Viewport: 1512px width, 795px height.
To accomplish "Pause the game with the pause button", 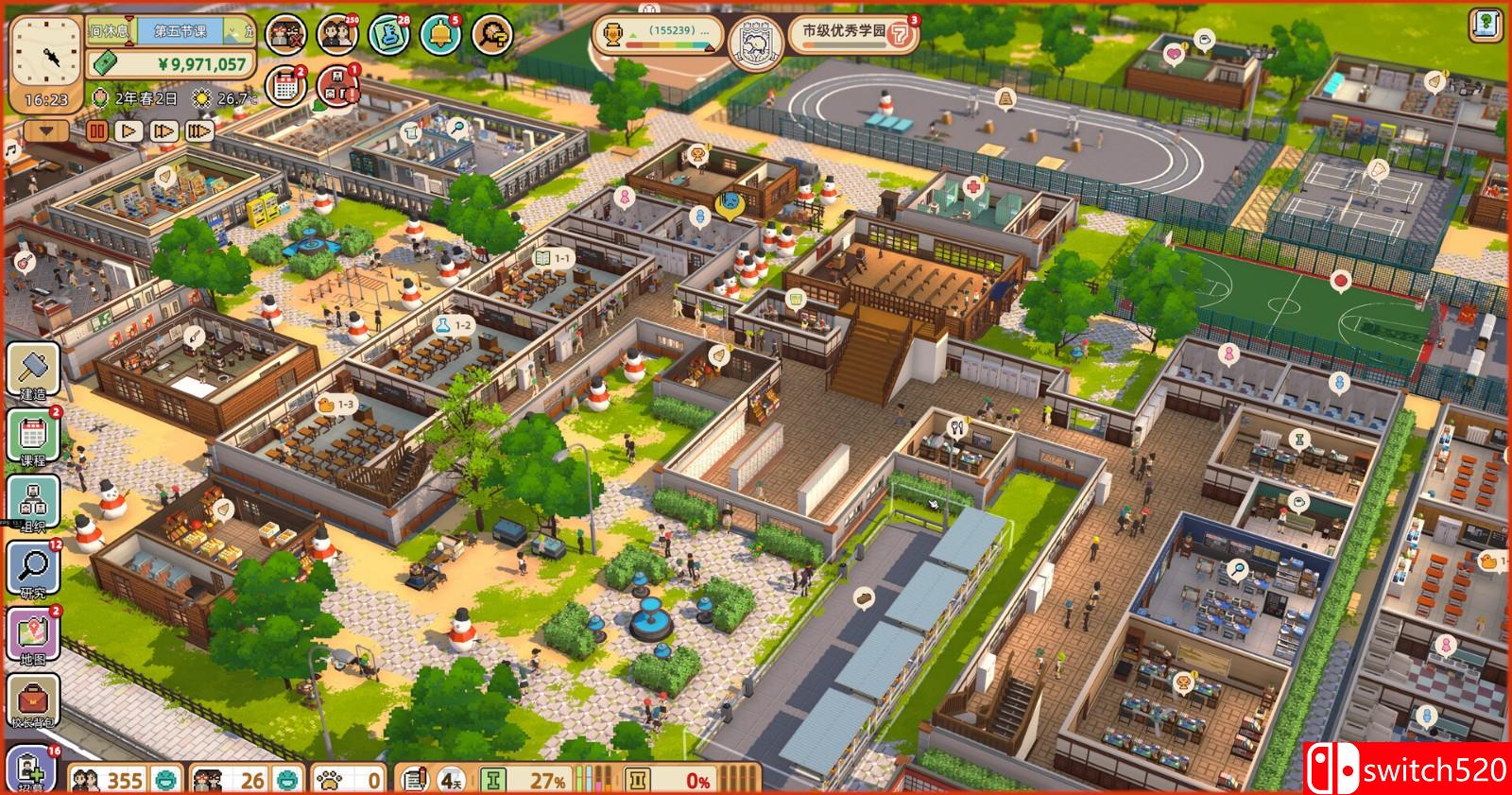I will [x=96, y=131].
